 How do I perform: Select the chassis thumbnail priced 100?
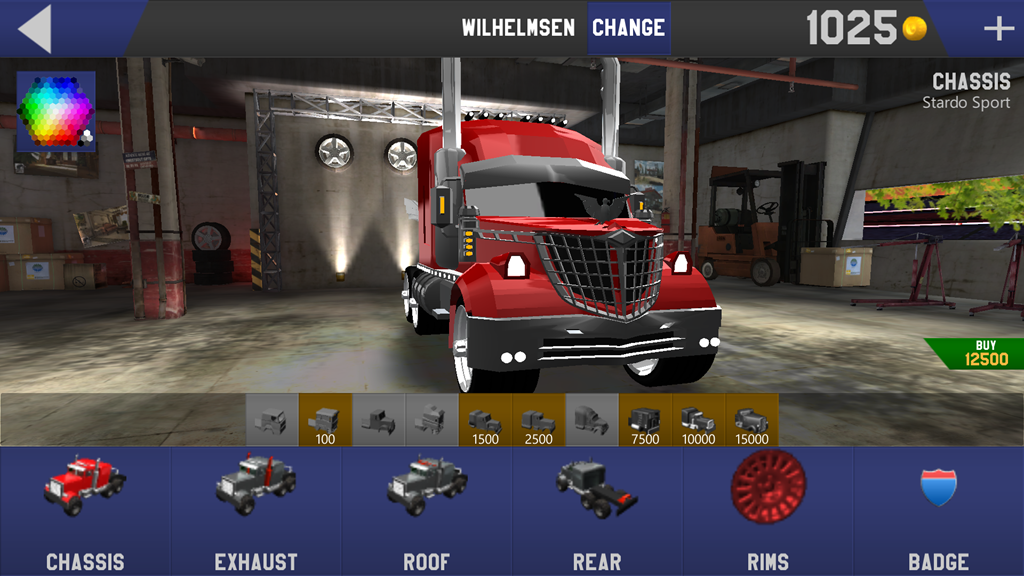[x=326, y=420]
